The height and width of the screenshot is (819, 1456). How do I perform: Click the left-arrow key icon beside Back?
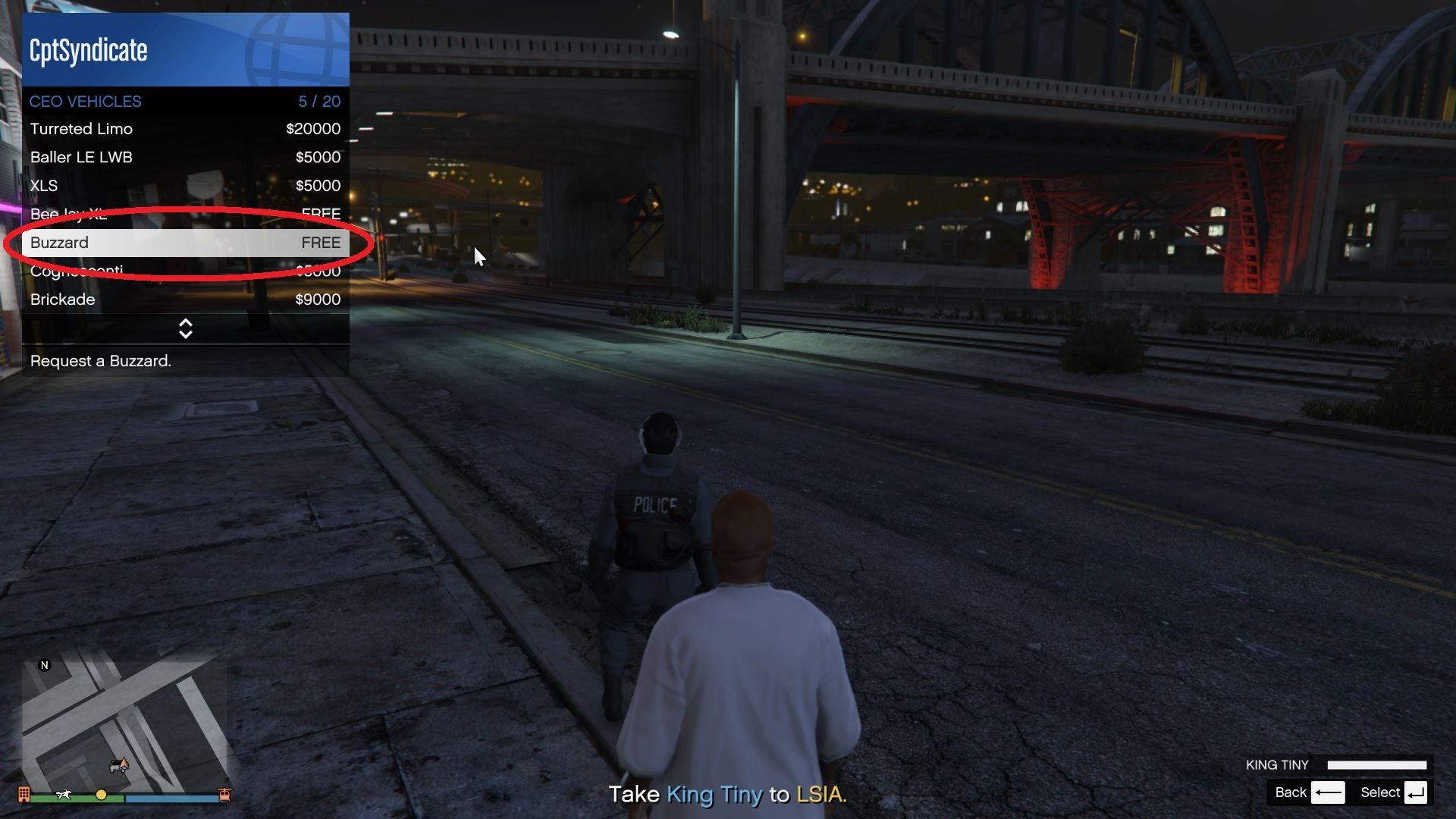1329,792
